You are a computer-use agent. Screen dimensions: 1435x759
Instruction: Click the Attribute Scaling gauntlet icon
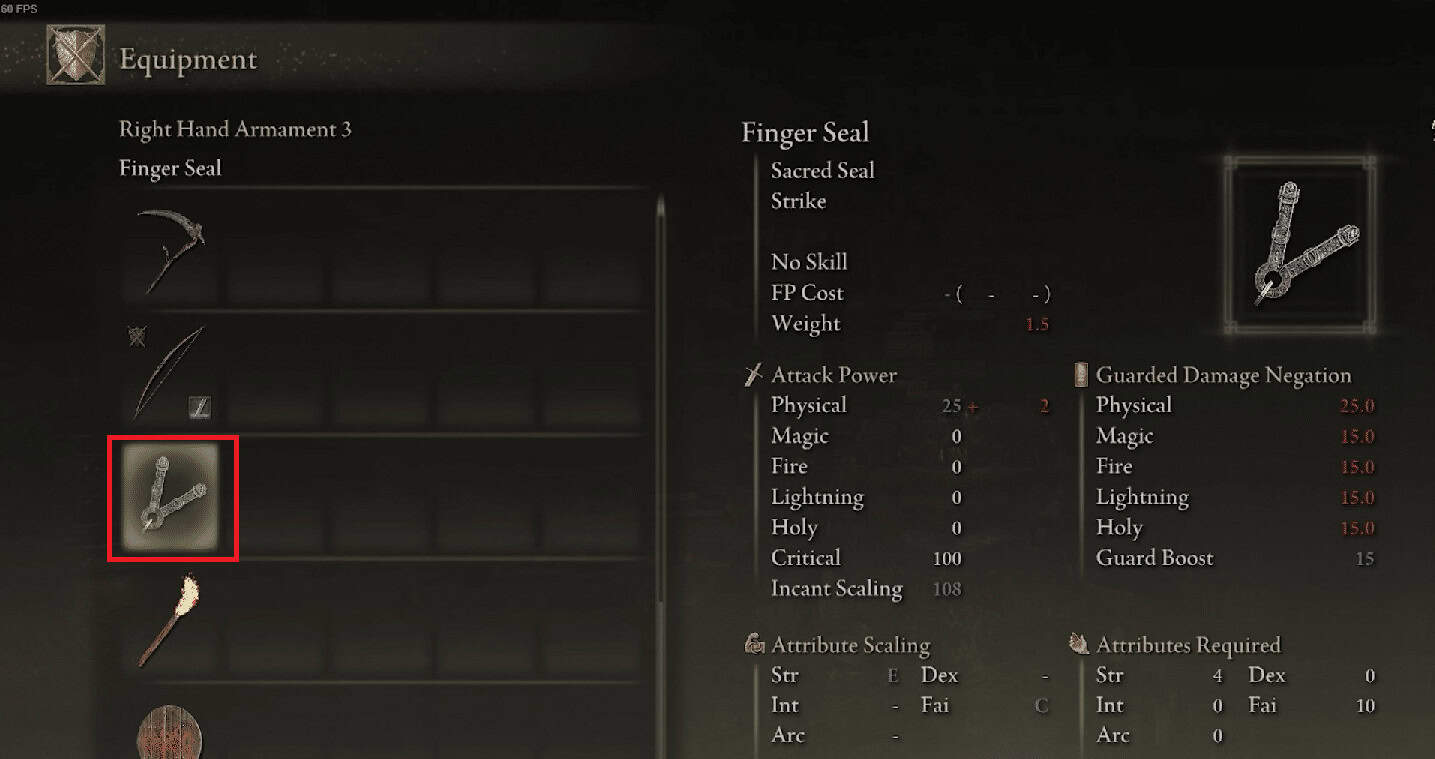[753, 645]
